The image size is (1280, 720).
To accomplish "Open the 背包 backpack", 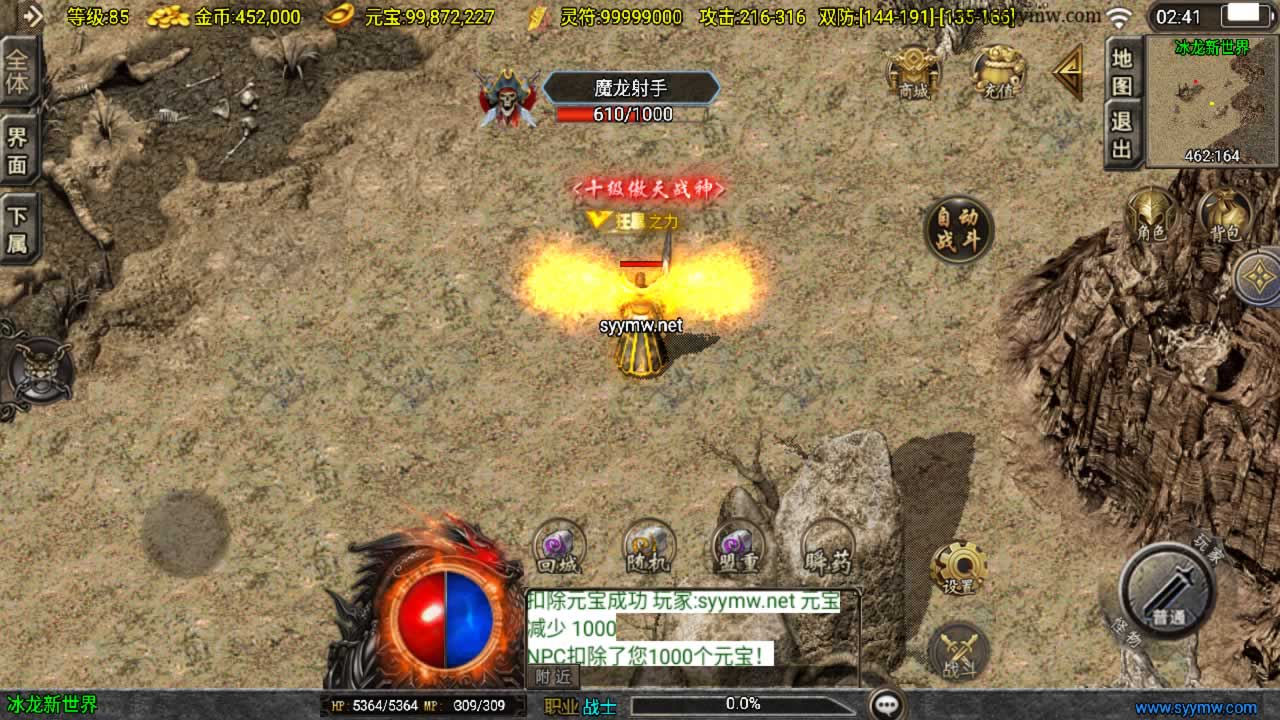I will point(1224,215).
